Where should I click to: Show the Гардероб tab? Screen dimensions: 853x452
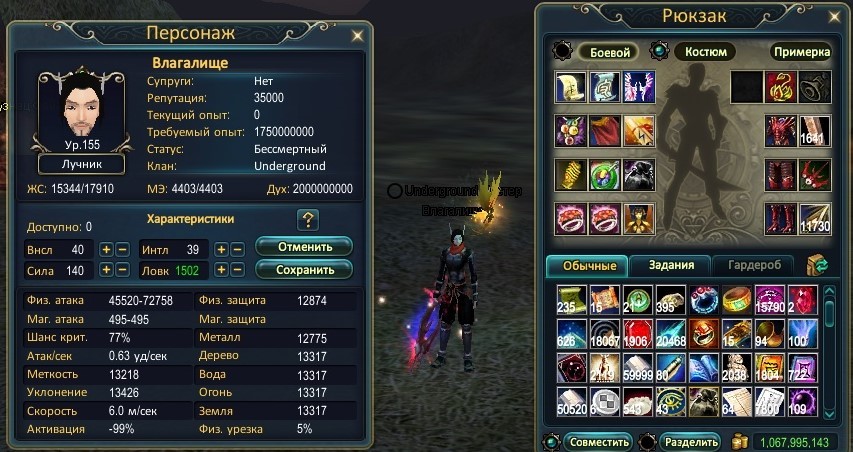click(752, 265)
